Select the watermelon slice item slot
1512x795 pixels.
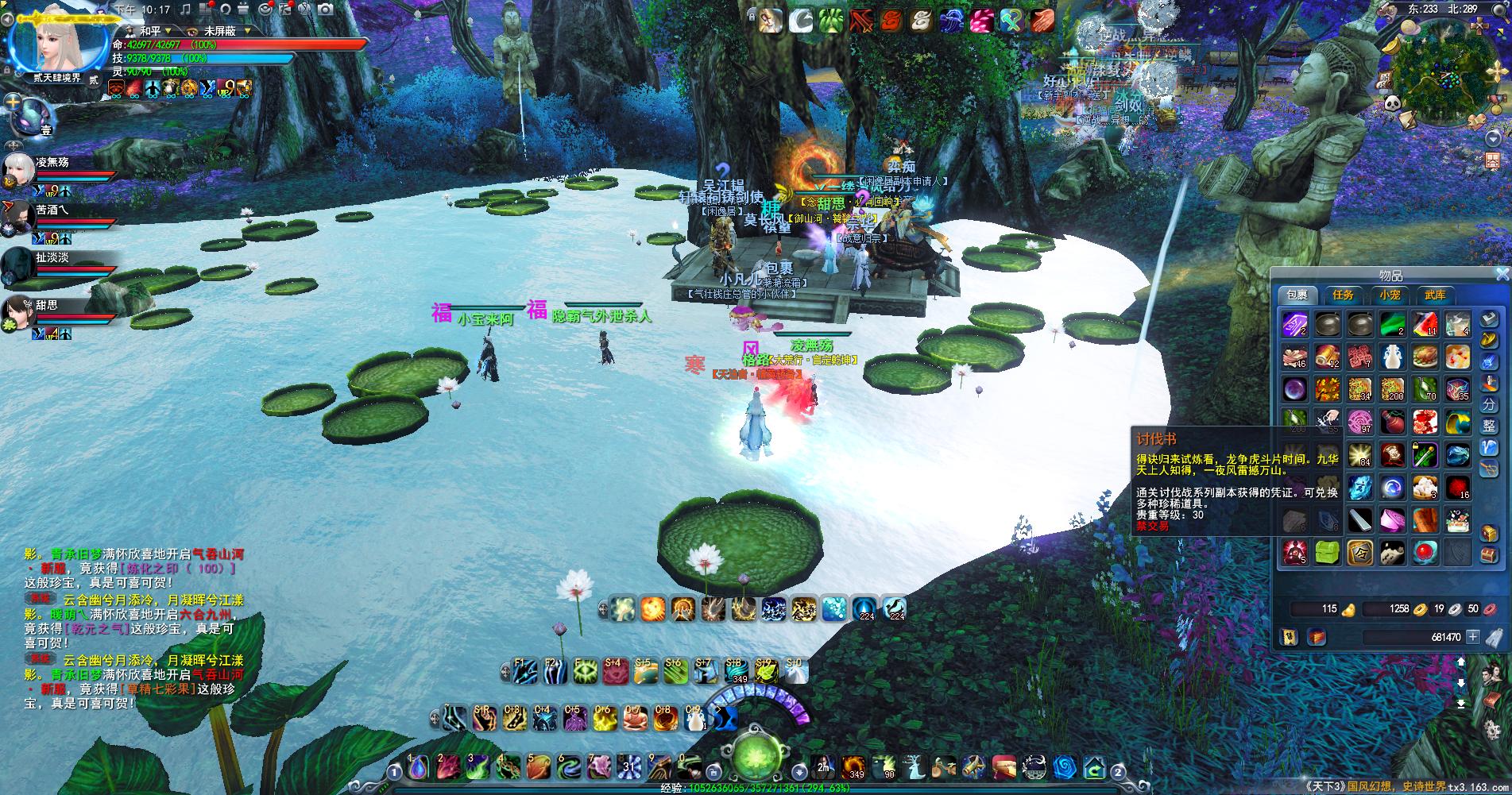click(x=1425, y=325)
